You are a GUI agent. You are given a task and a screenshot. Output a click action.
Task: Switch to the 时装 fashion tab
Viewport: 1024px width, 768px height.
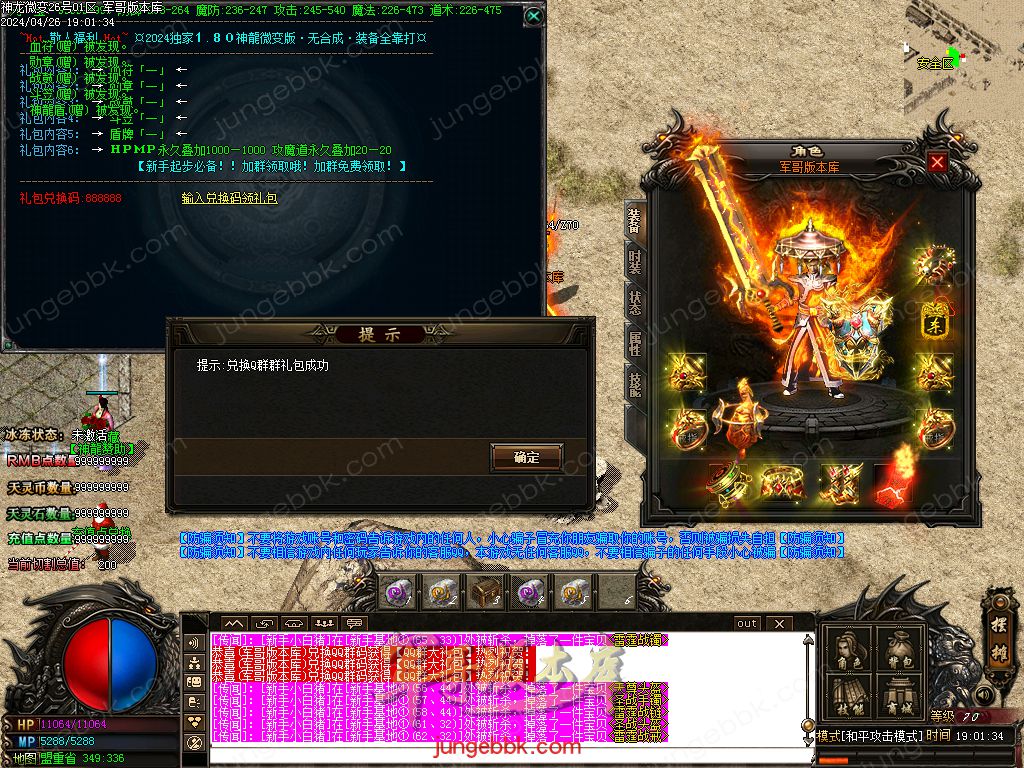634,263
